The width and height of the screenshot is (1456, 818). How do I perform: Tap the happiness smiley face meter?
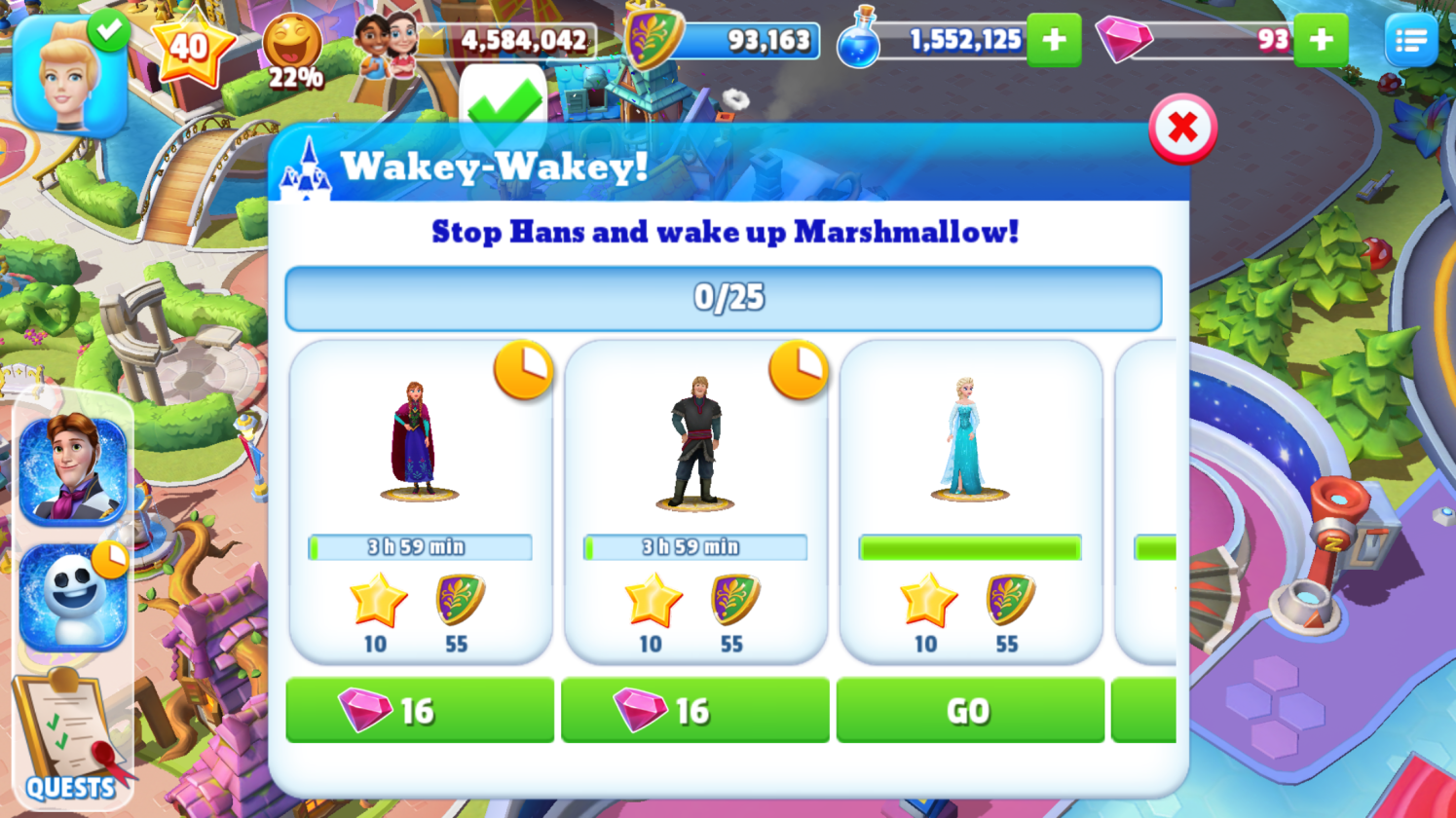[292, 49]
